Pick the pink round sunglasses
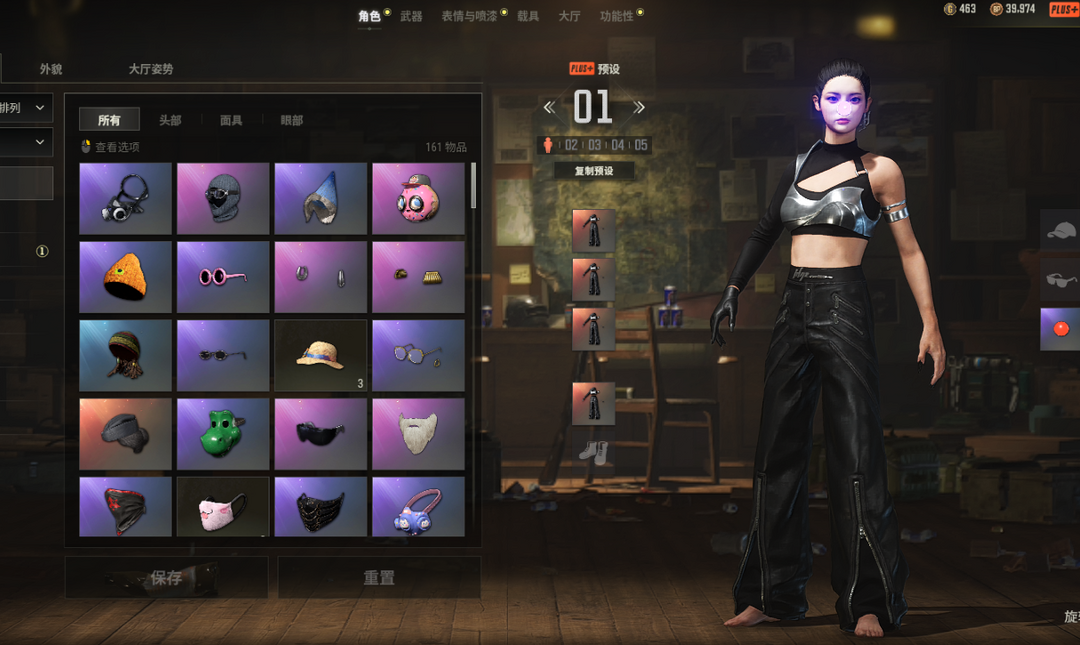The width and height of the screenshot is (1080, 645). [x=222, y=277]
